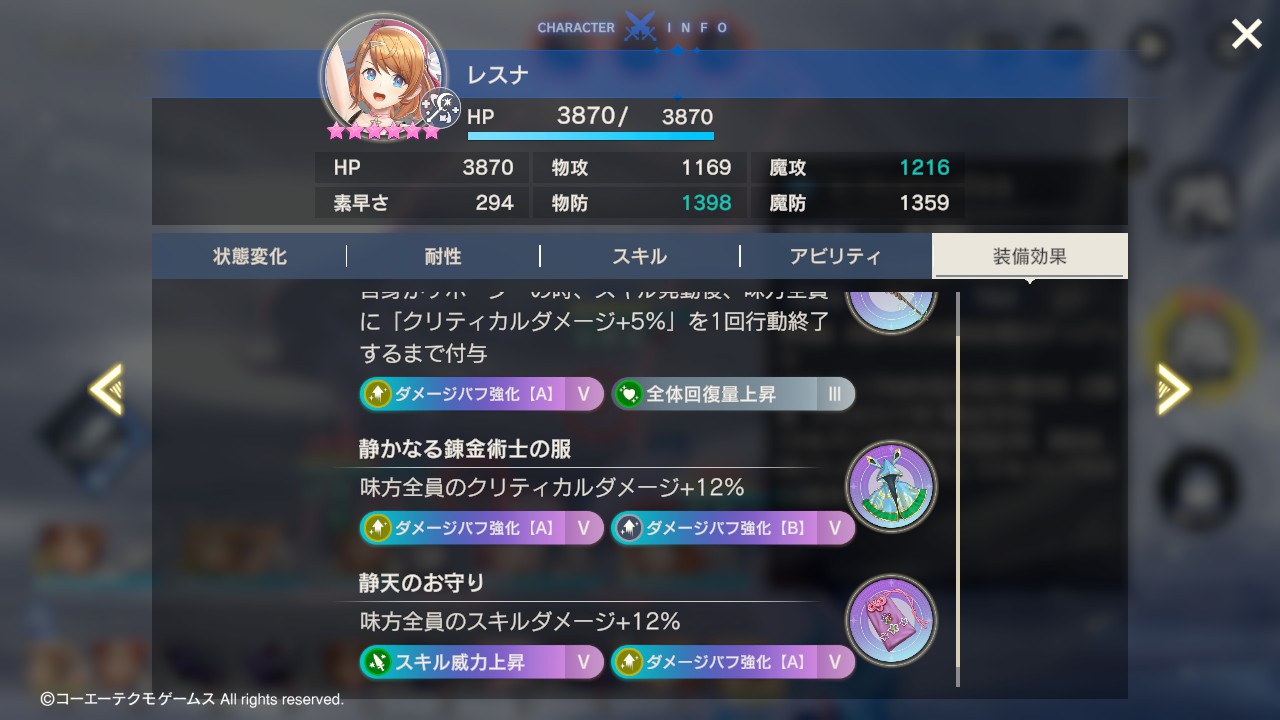Image resolution: width=1280 pixels, height=720 pixels.
Task: Close the character info window
Action: [1246, 35]
